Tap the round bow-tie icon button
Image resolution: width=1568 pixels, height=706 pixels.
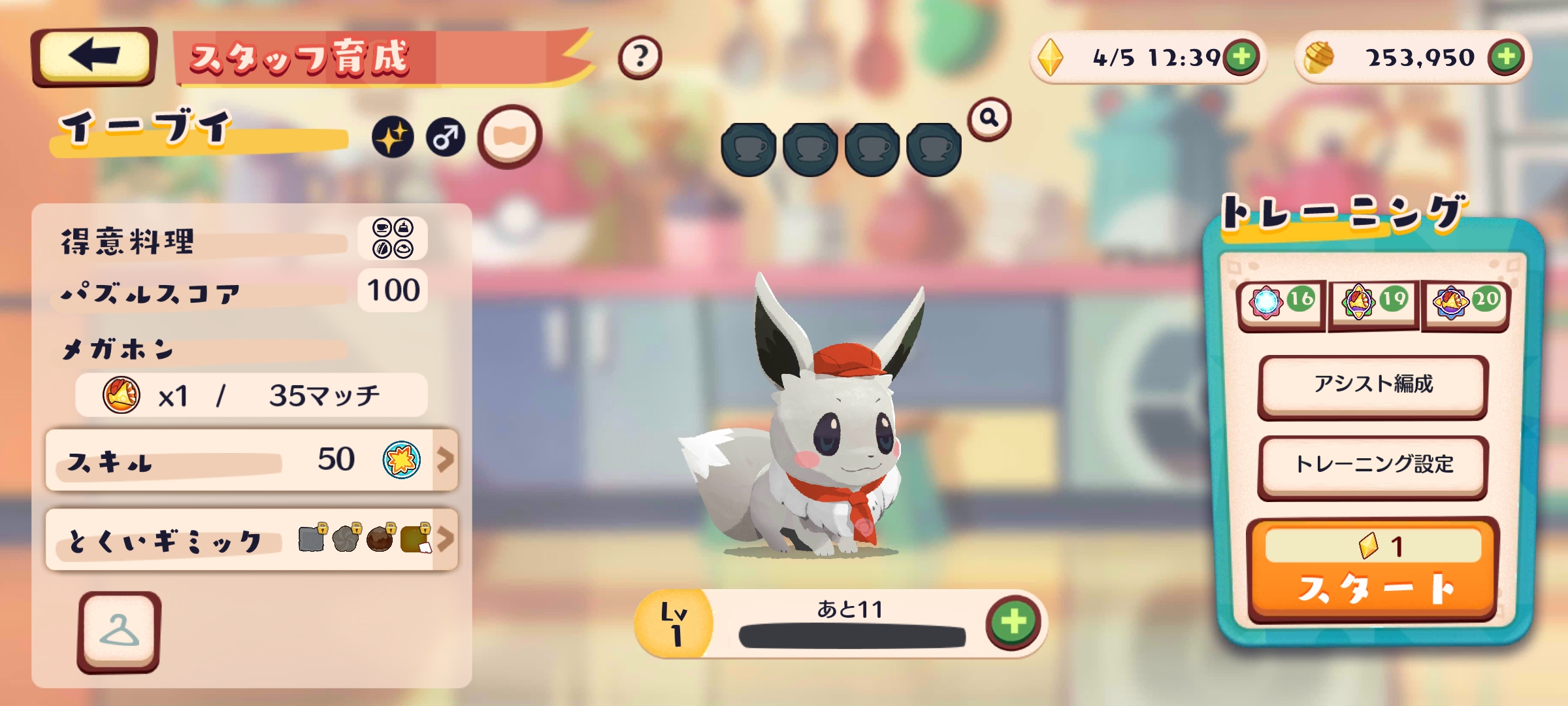(x=510, y=137)
